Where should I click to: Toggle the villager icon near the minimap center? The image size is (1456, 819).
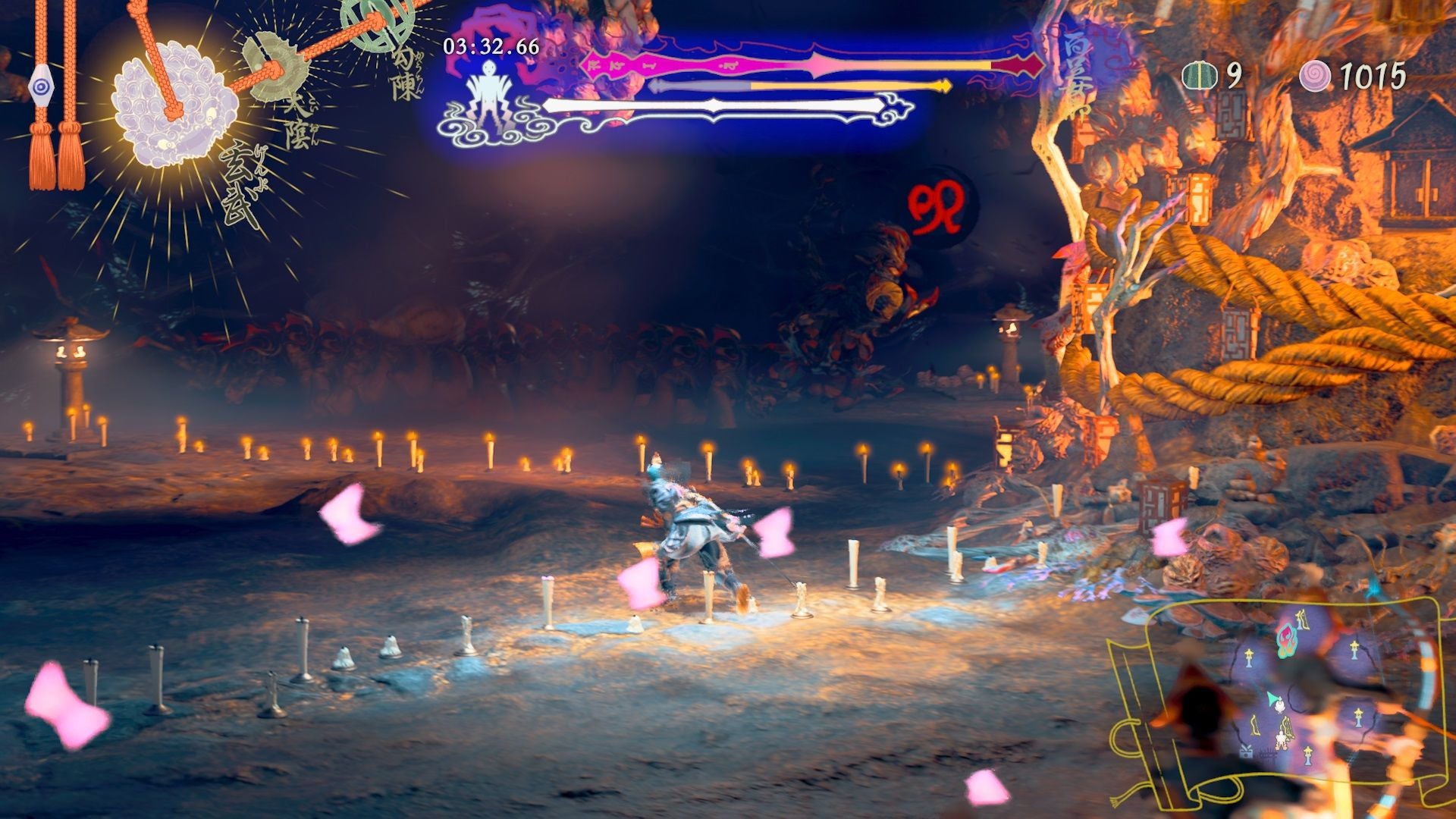(x=1281, y=705)
